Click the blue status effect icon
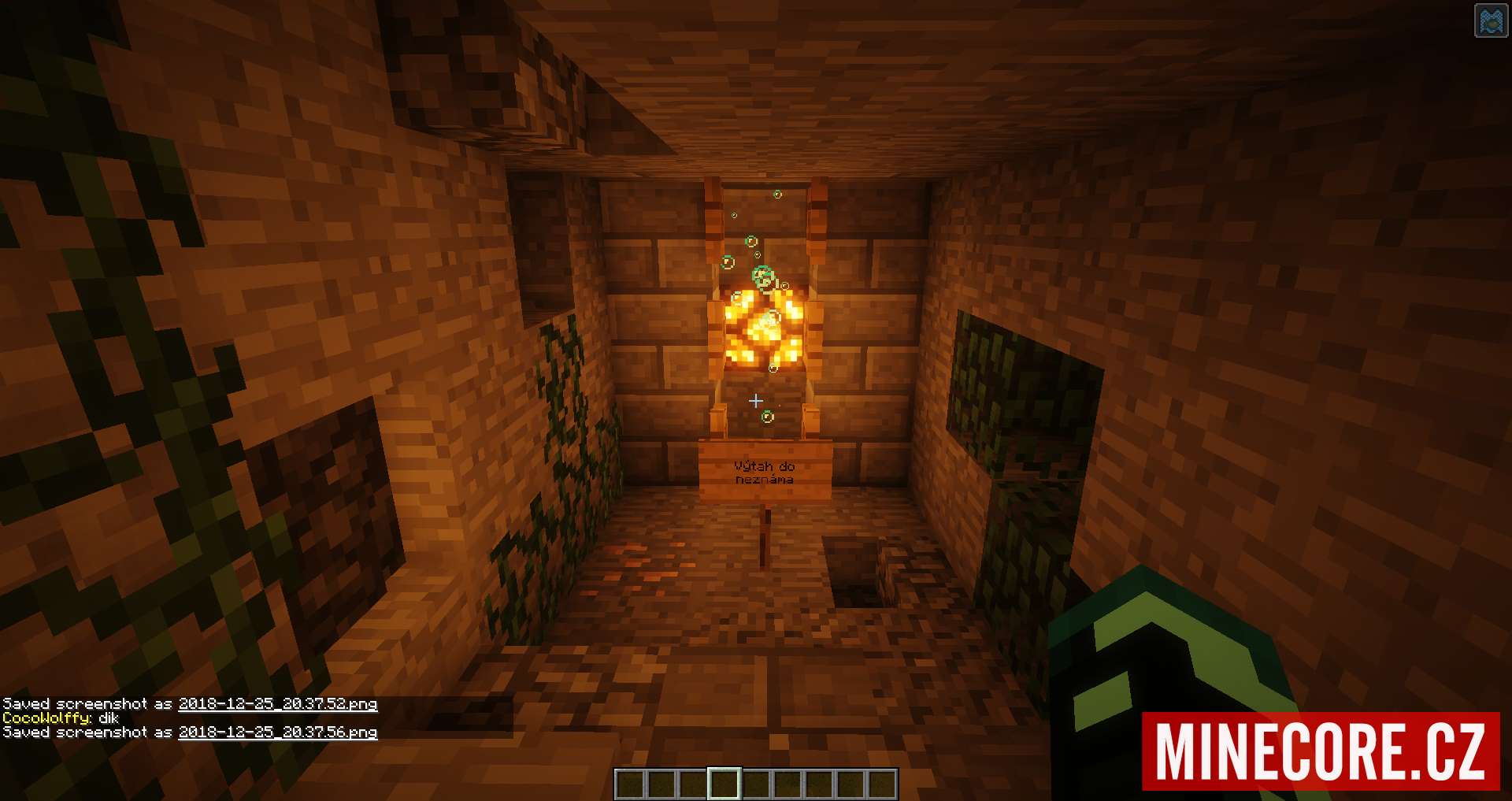This screenshot has width=1512, height=801. coord(1490,21)
